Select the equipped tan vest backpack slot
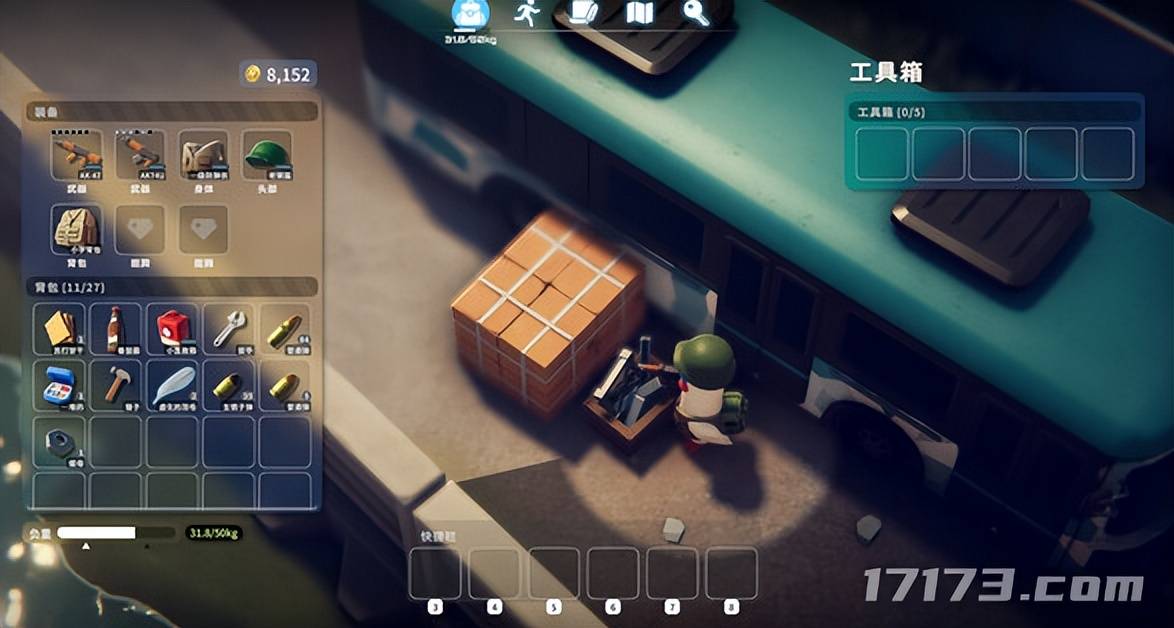The image size is (1174, 628). [x=76, y=230]
